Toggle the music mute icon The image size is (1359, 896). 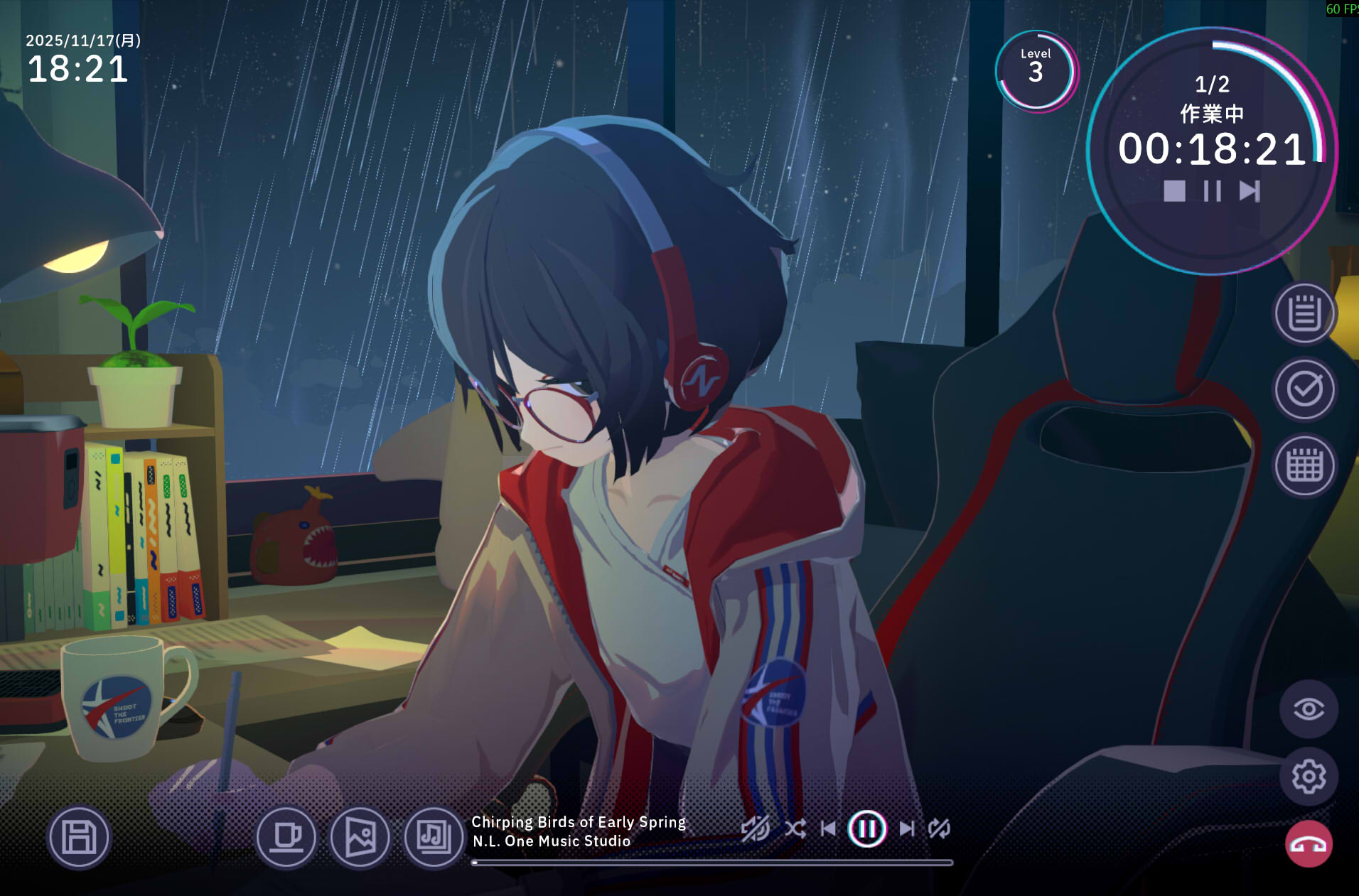pyautogui.click(x=755, y=828)
